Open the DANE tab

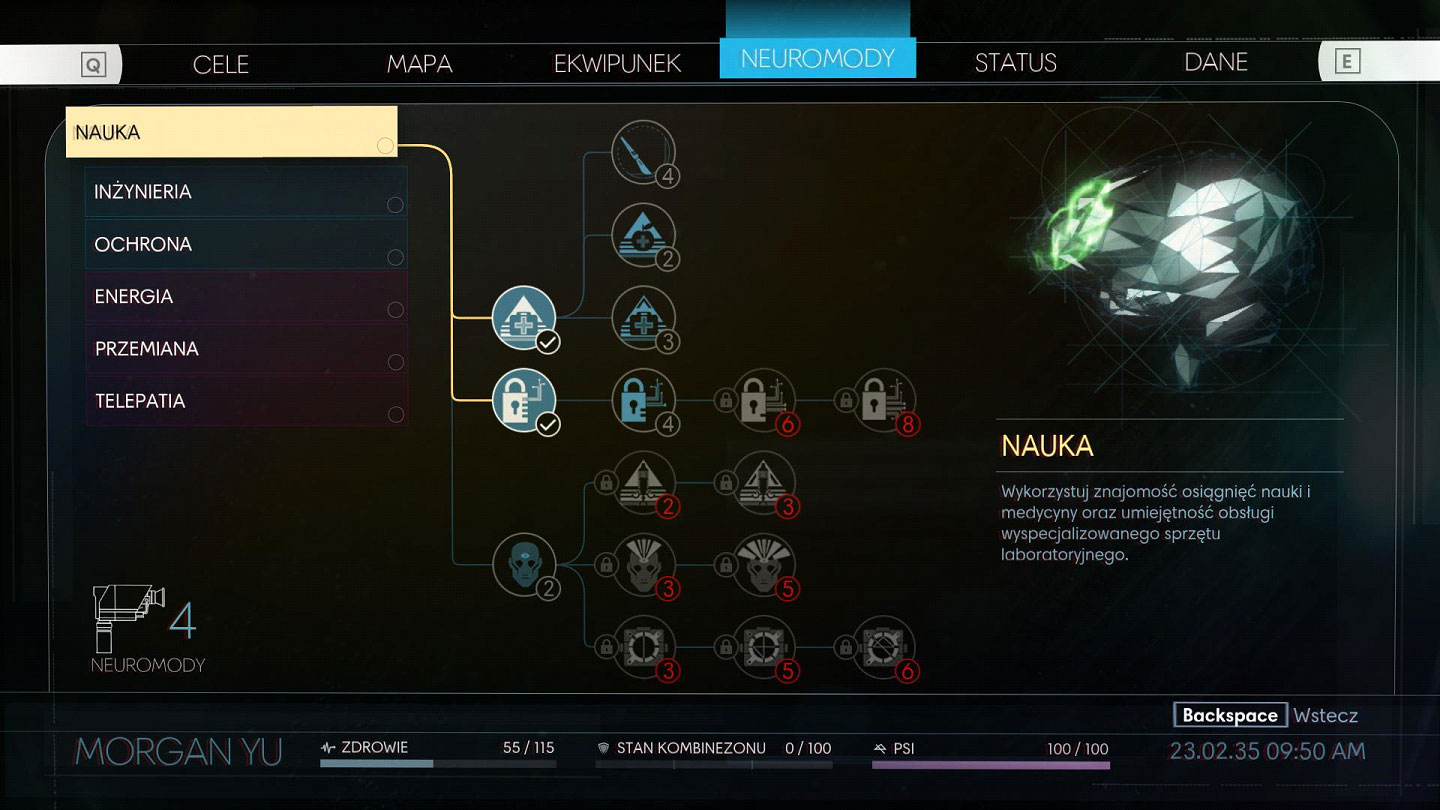(1215, 64)
